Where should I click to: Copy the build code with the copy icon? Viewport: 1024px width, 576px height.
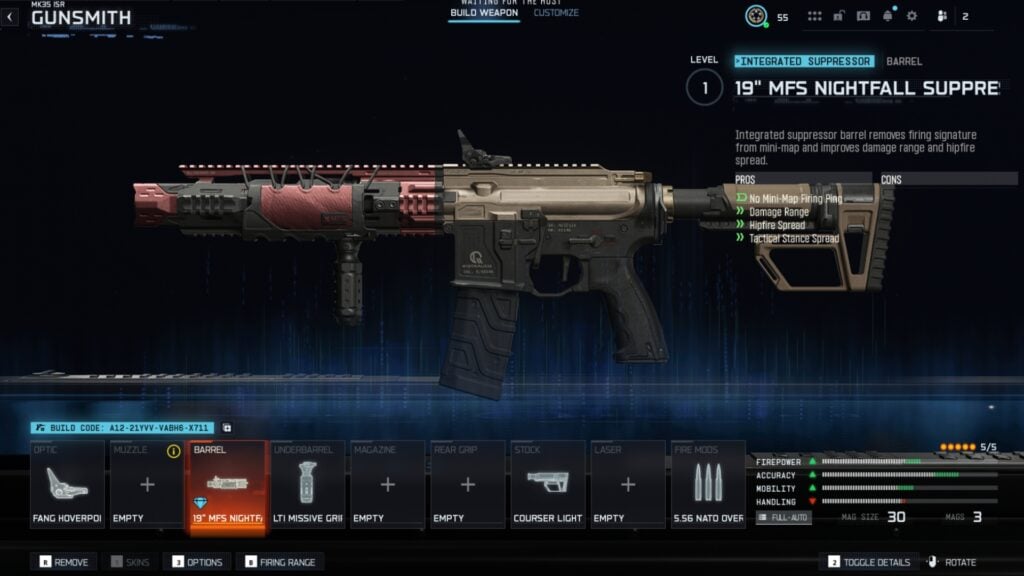click(227, 428)
